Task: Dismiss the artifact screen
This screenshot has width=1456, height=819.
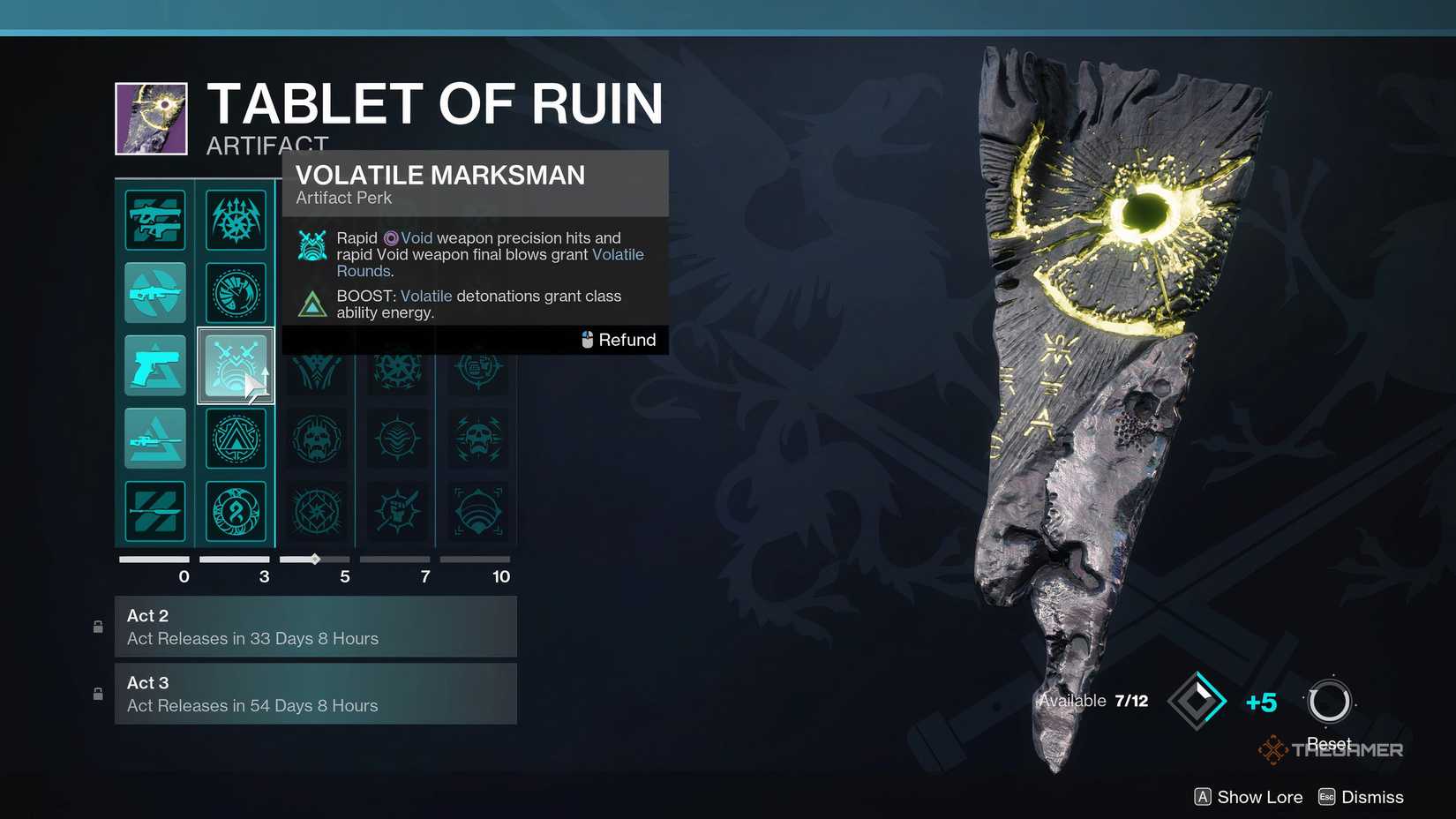Action: [1372, 796]
